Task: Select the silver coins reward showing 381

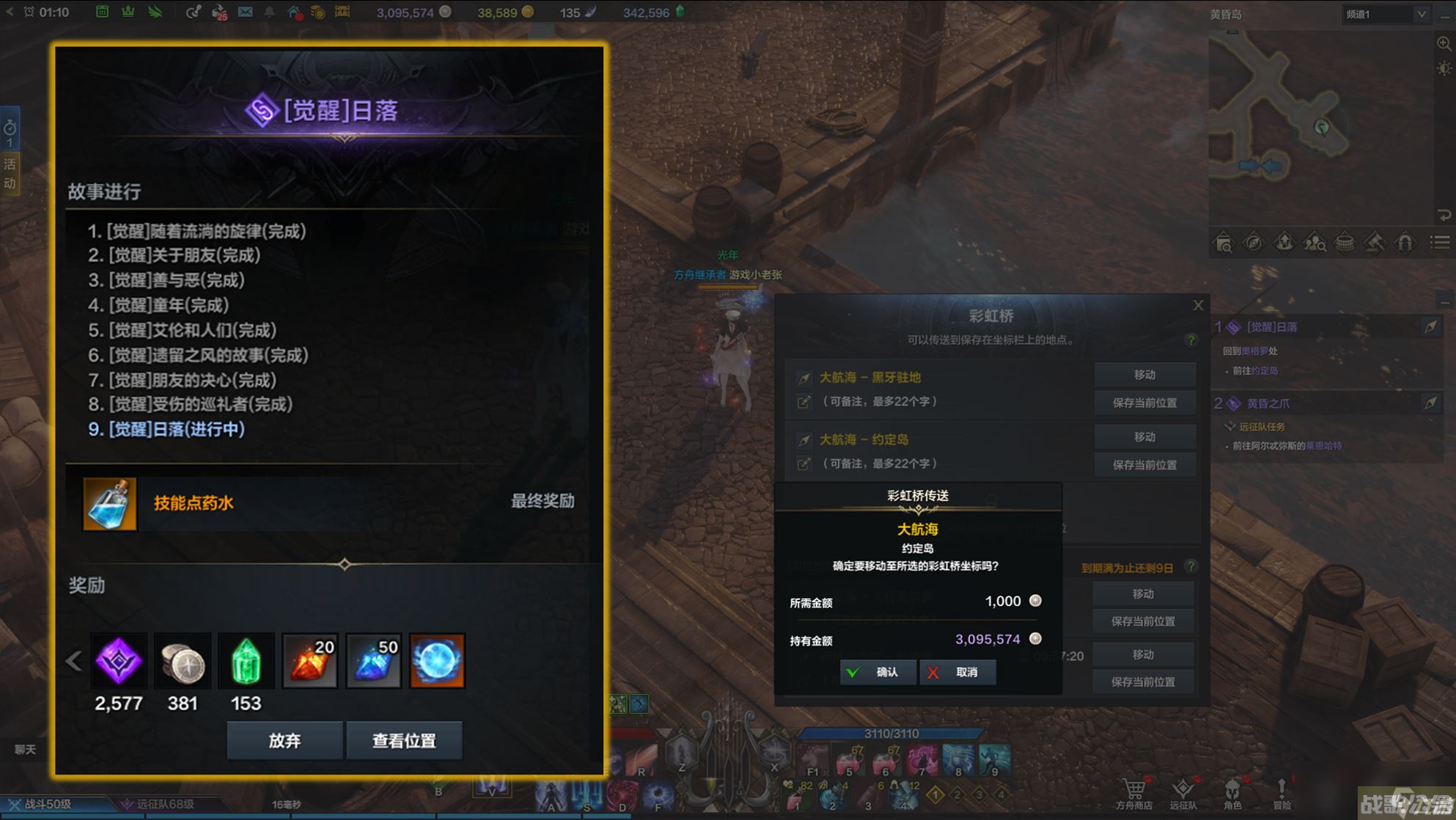Action: coord(183,661)
